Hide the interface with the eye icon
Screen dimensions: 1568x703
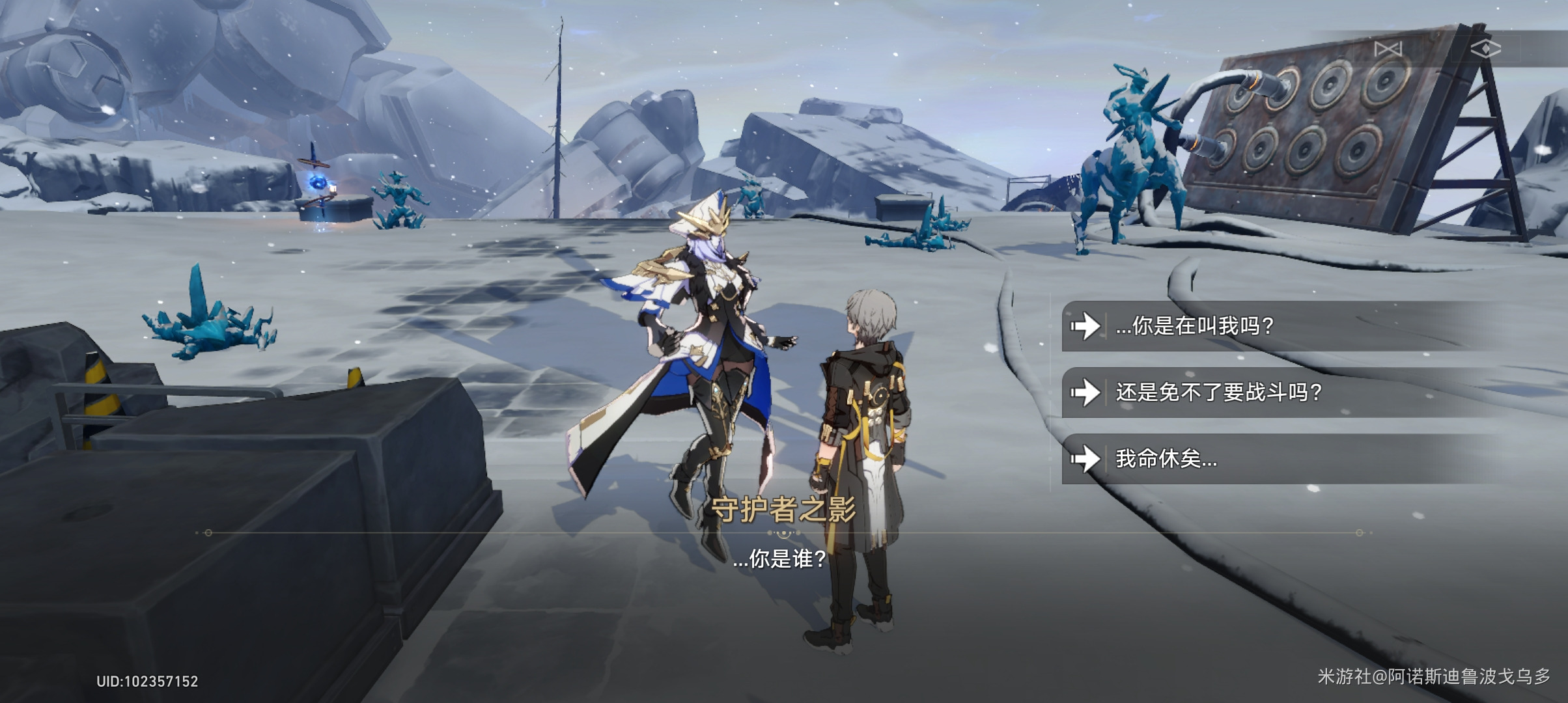point(1485,49)
